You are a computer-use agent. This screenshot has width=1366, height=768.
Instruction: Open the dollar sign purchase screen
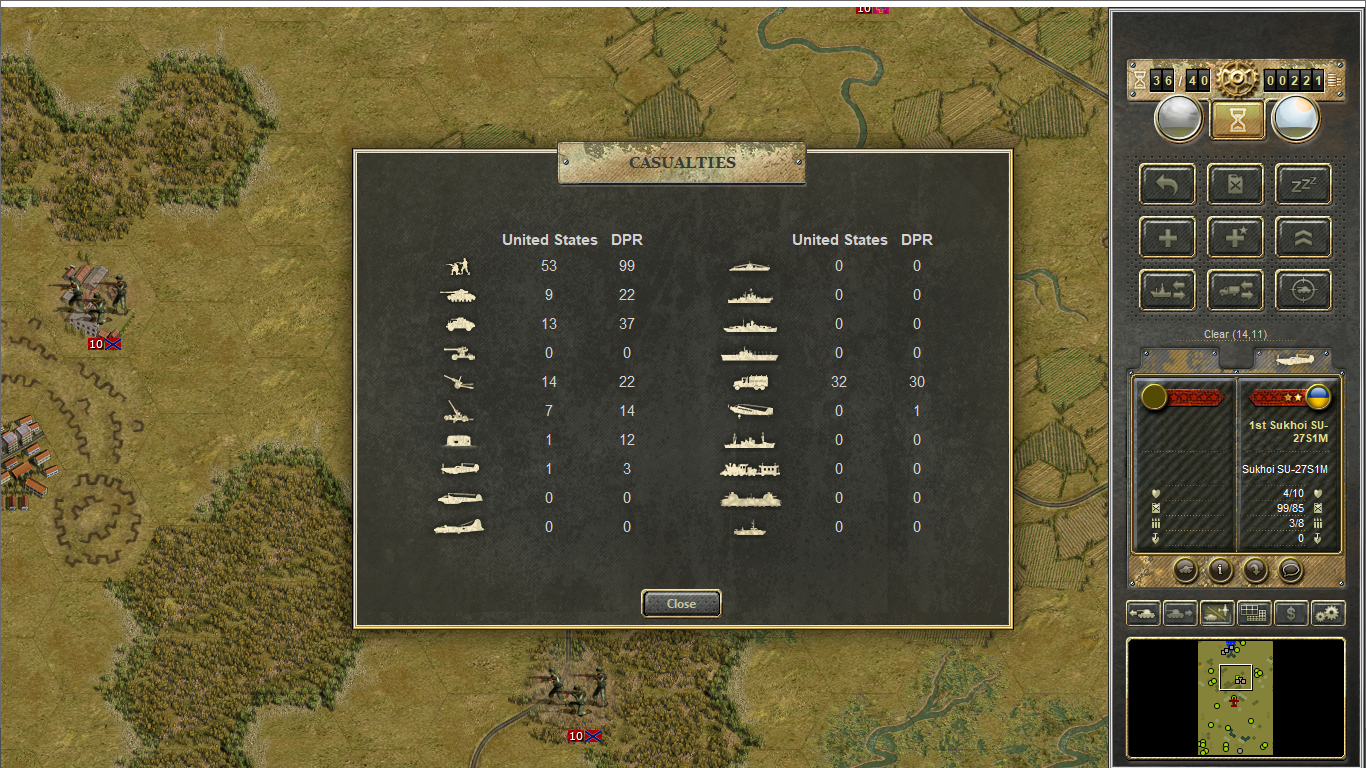click(x=1291, y=613)
